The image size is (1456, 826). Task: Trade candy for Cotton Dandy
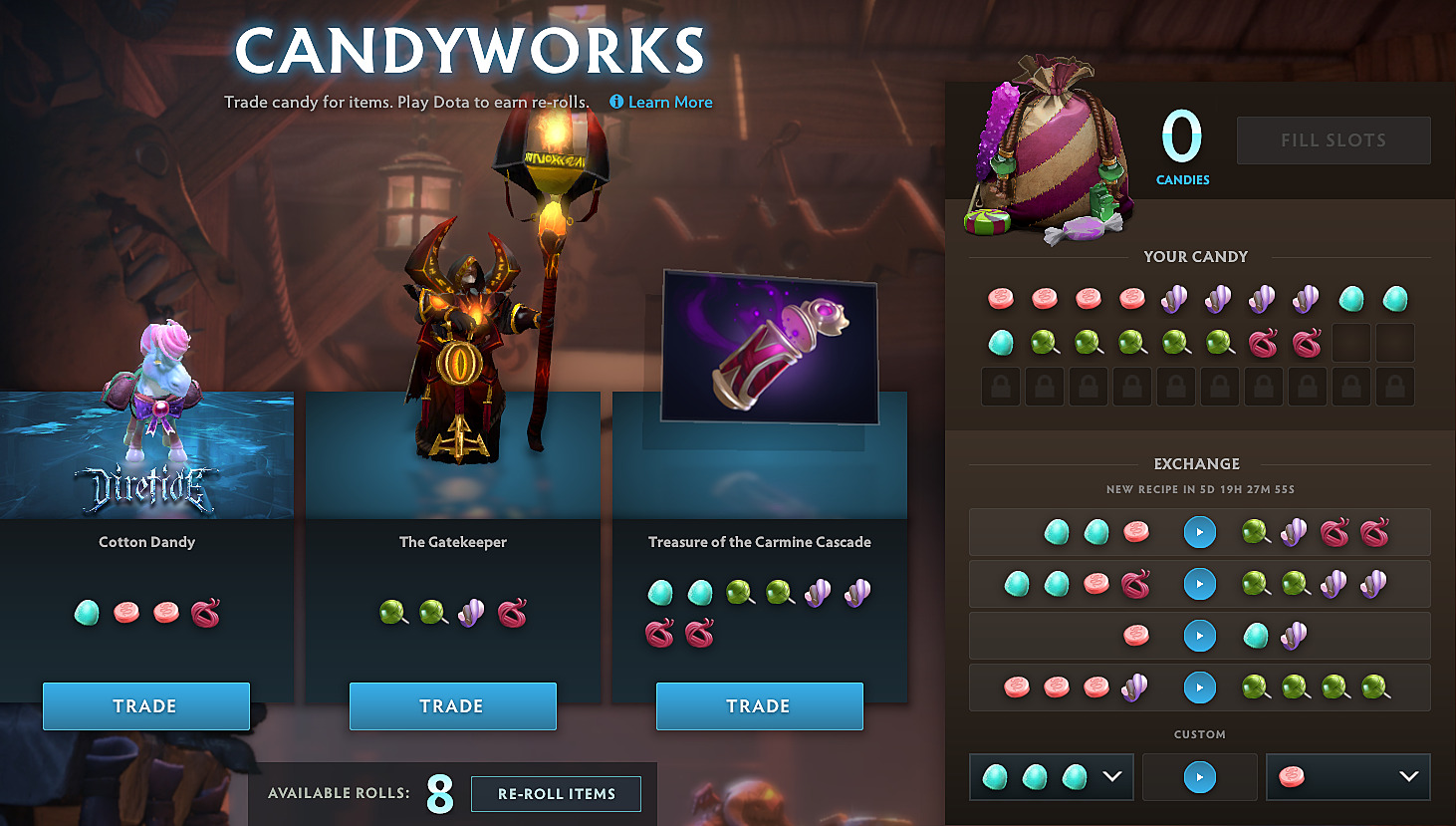[145, 705]
